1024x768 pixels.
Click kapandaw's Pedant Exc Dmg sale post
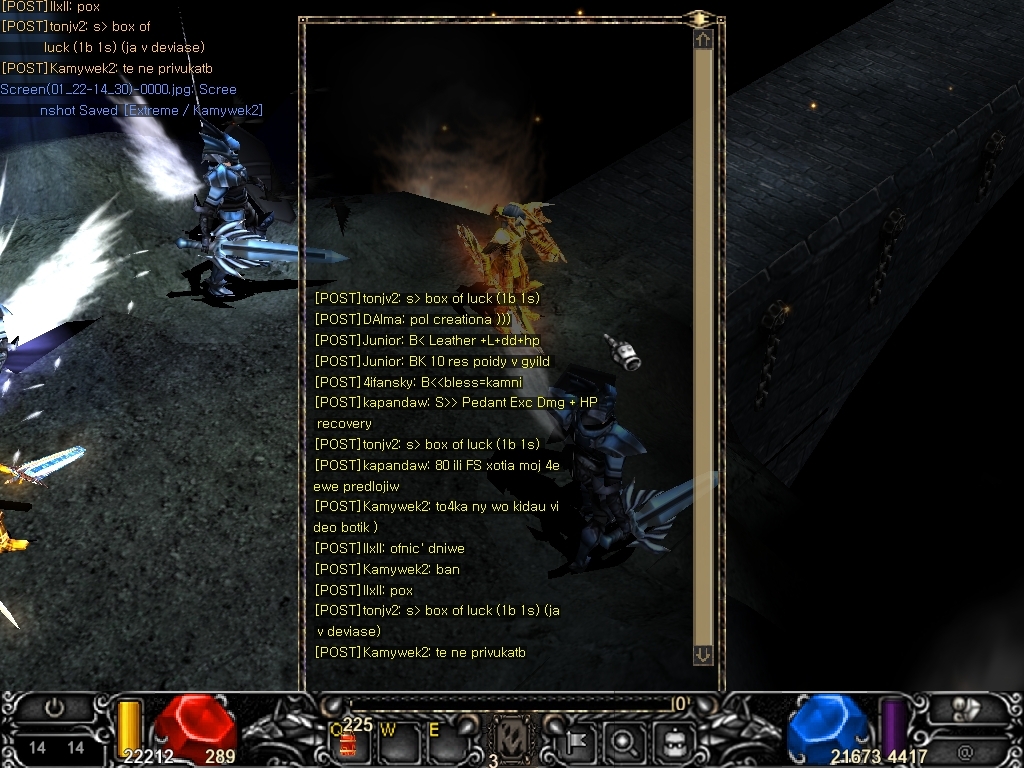pyautogui.click(x=455, y=402)
